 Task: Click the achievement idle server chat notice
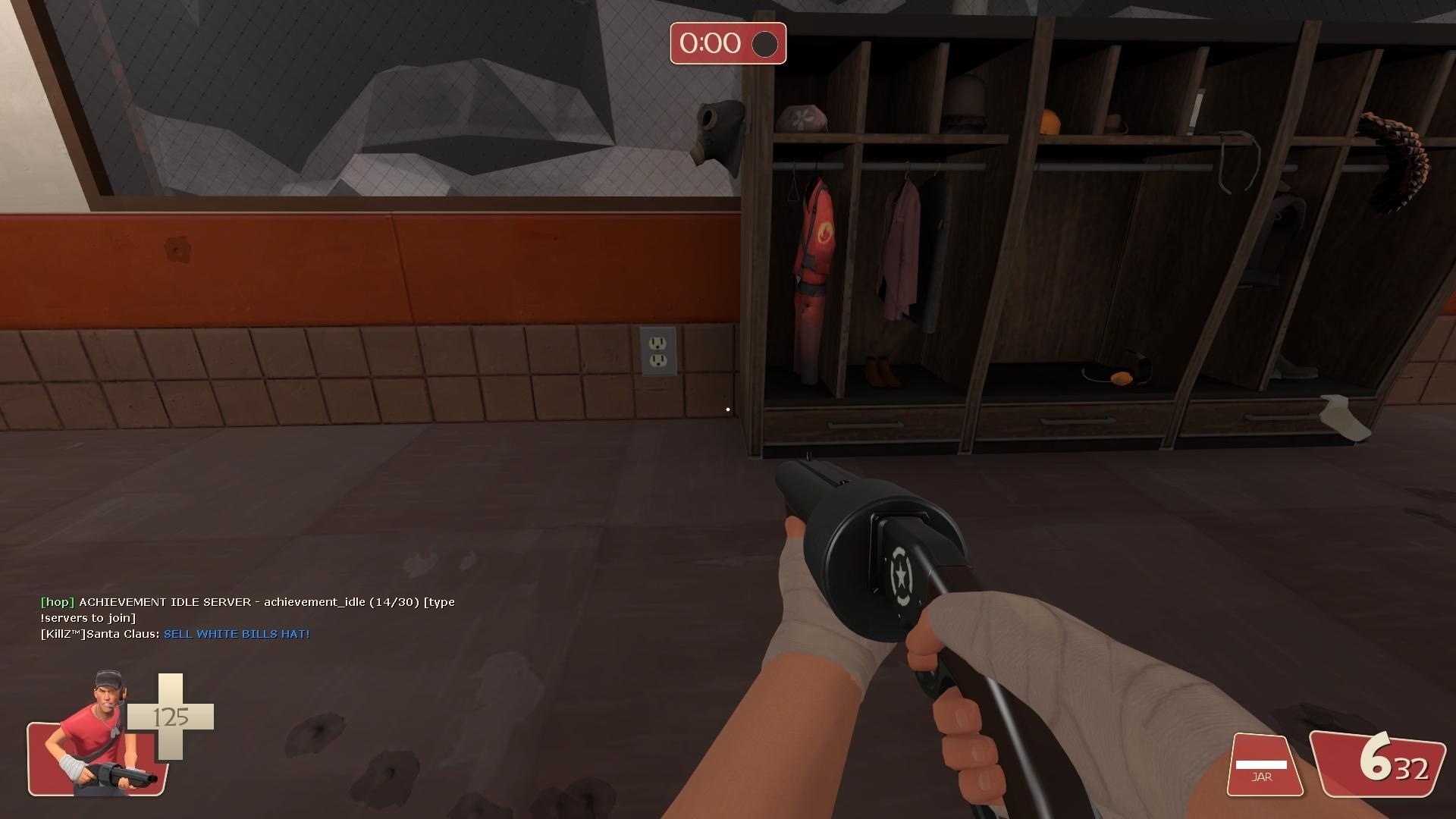click(x=247, y=610)
